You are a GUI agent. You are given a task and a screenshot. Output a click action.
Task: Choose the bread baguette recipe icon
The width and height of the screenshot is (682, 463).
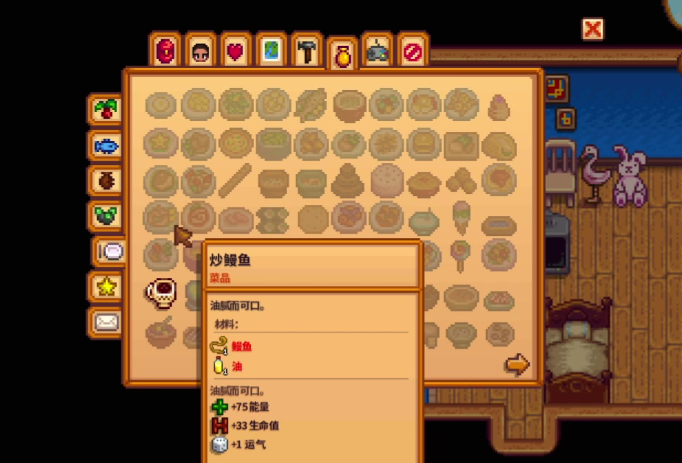point(236,181)
